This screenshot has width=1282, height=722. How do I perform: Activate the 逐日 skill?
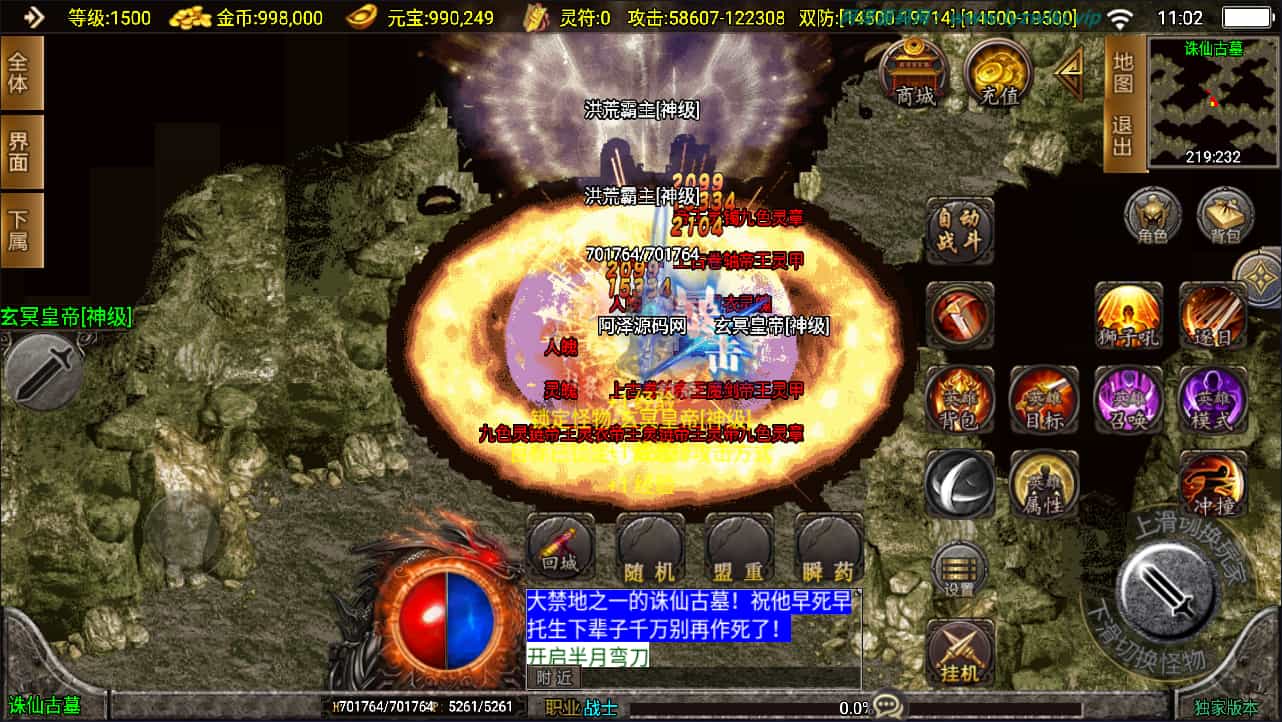point(1213,314)
